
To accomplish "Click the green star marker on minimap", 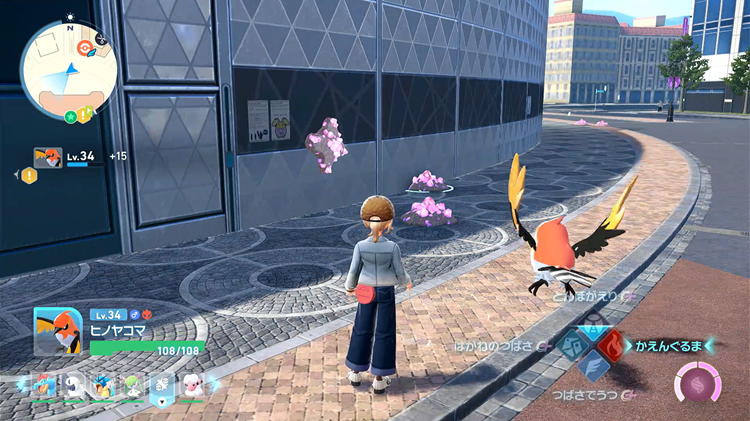I will coord(71,117).
